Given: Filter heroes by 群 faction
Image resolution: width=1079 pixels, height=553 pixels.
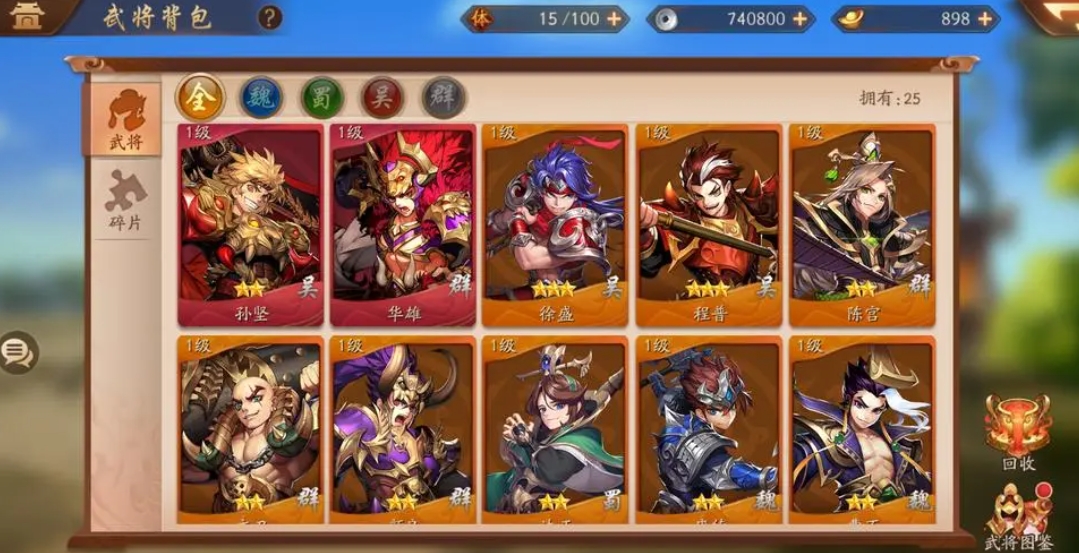Looking at the screenshot, I should coord(443,97).
